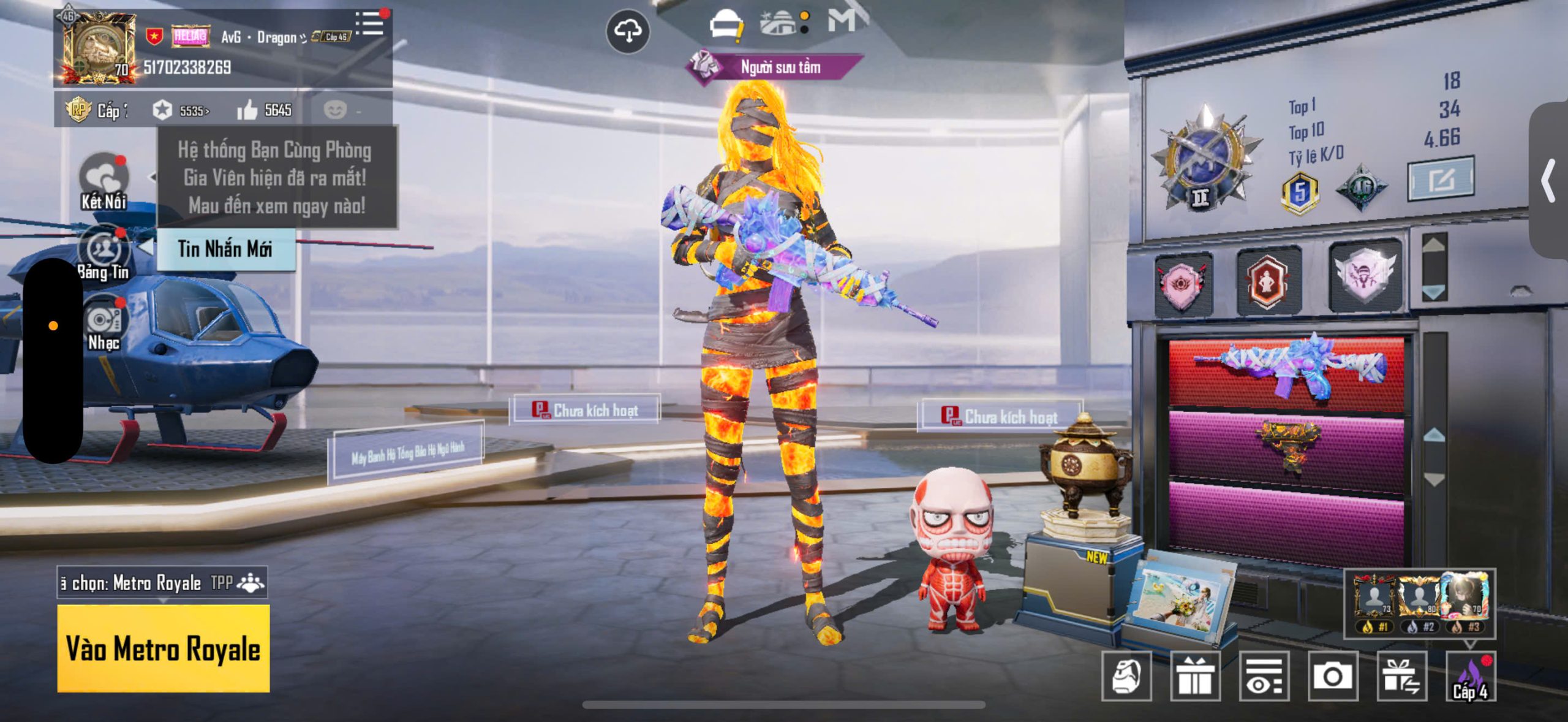Give a like with the thumbs-up
Screen dimensions: 1568x722
(x=247, y=110)
